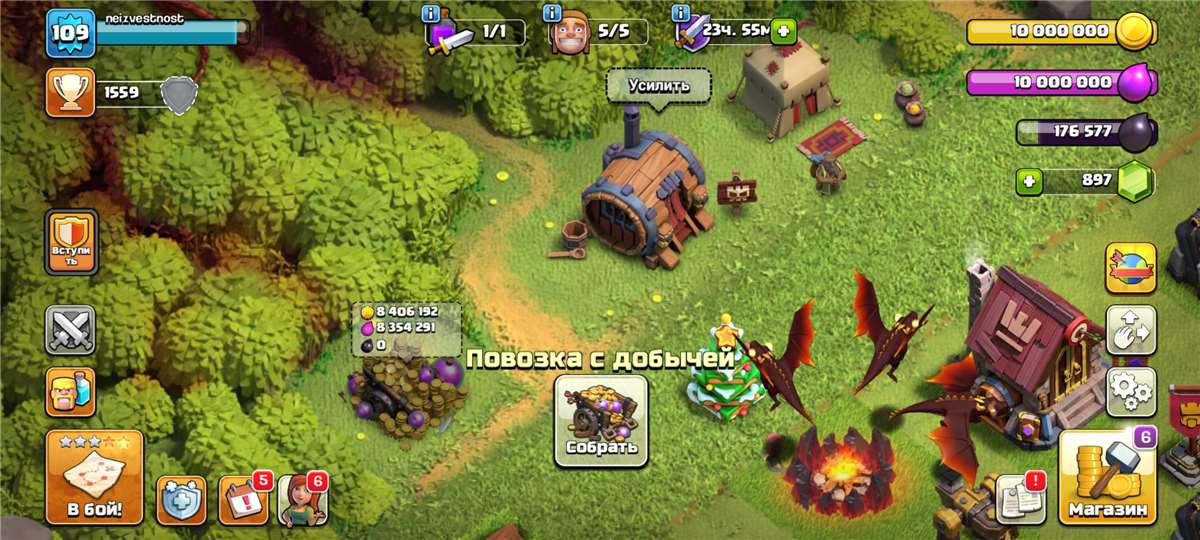Open the Магазин shop
Screen dimensions: 1200x540
pos(1107,476)
